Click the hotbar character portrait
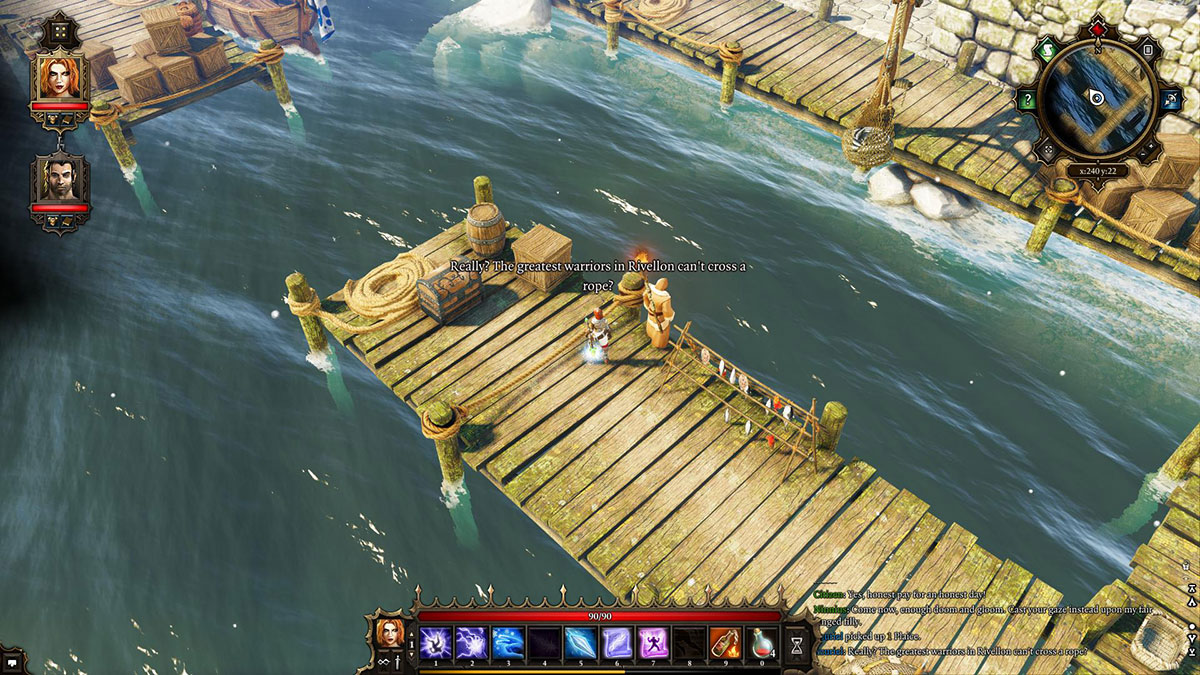Viewport: 1200px width, 675px height. (389, 632)
